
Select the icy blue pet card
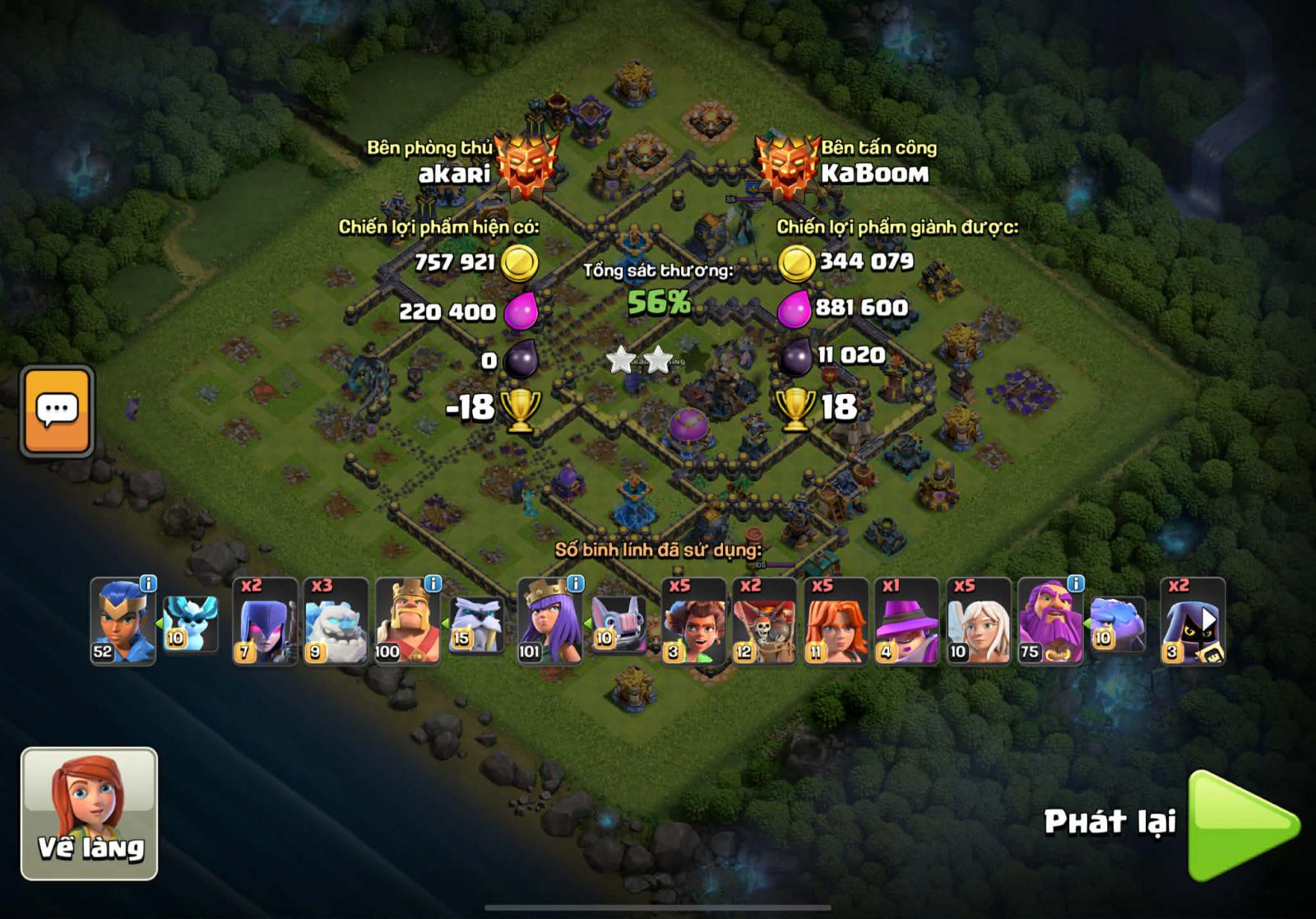[190, 624]
